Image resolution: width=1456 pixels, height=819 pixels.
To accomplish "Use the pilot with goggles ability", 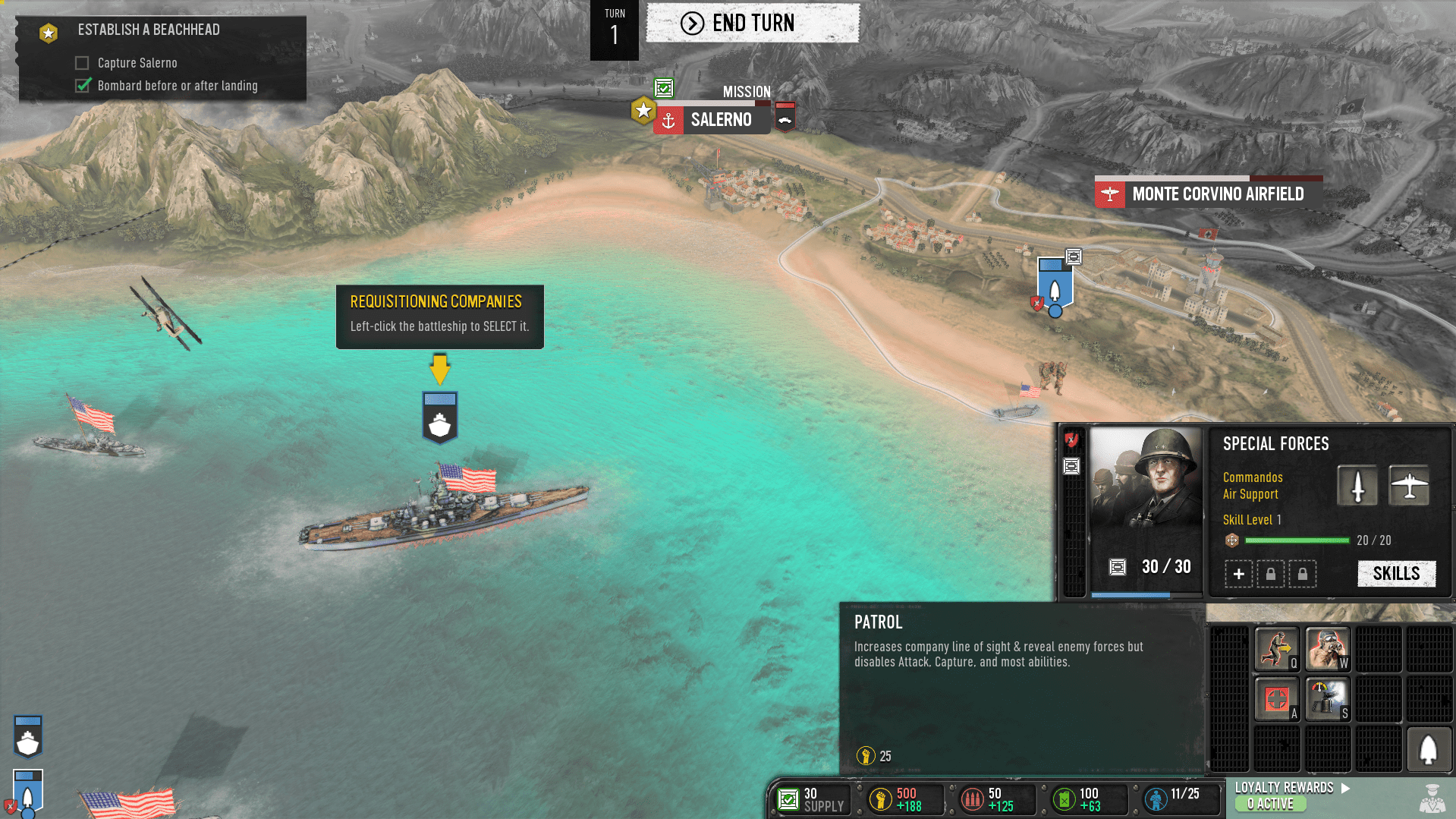I will (1327, 649).
